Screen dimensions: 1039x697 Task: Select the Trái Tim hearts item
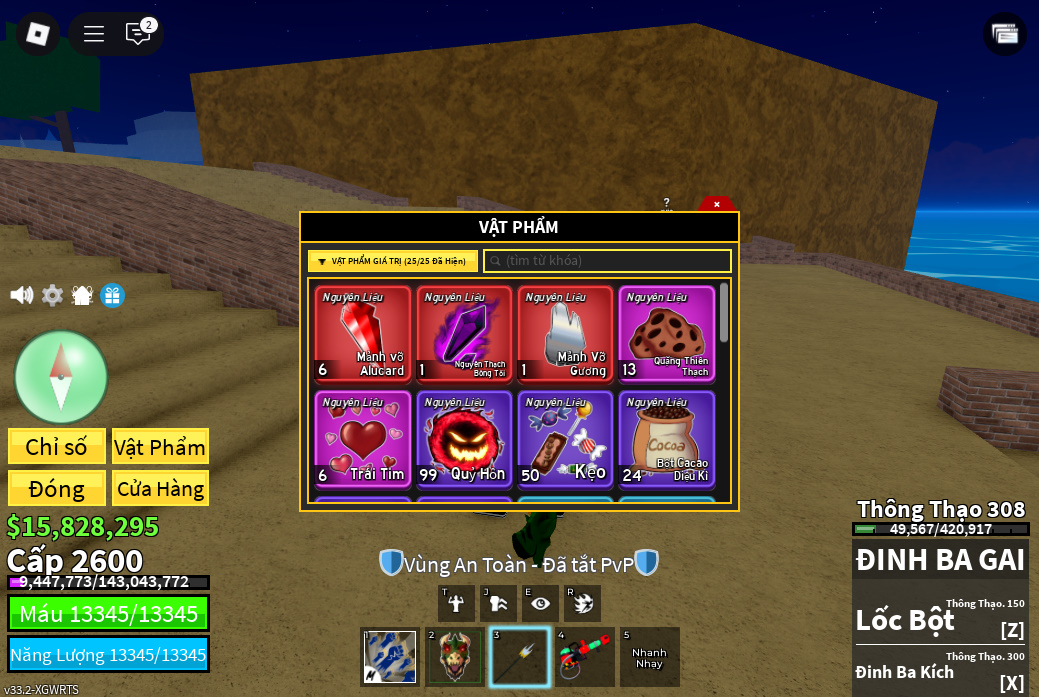[363, 439]
